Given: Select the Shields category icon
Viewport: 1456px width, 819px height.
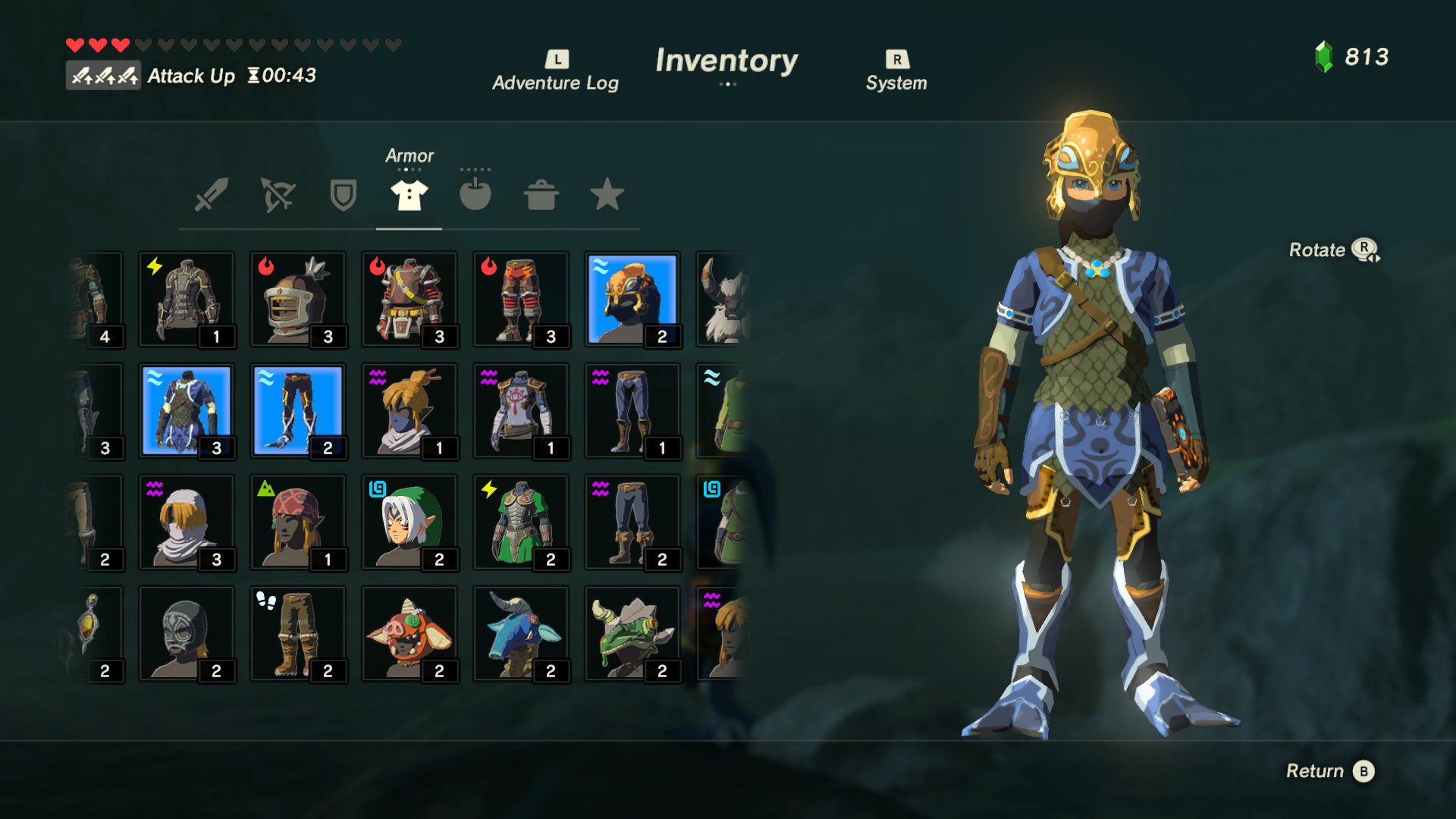Looking at the screenshot, I should 343,196.
